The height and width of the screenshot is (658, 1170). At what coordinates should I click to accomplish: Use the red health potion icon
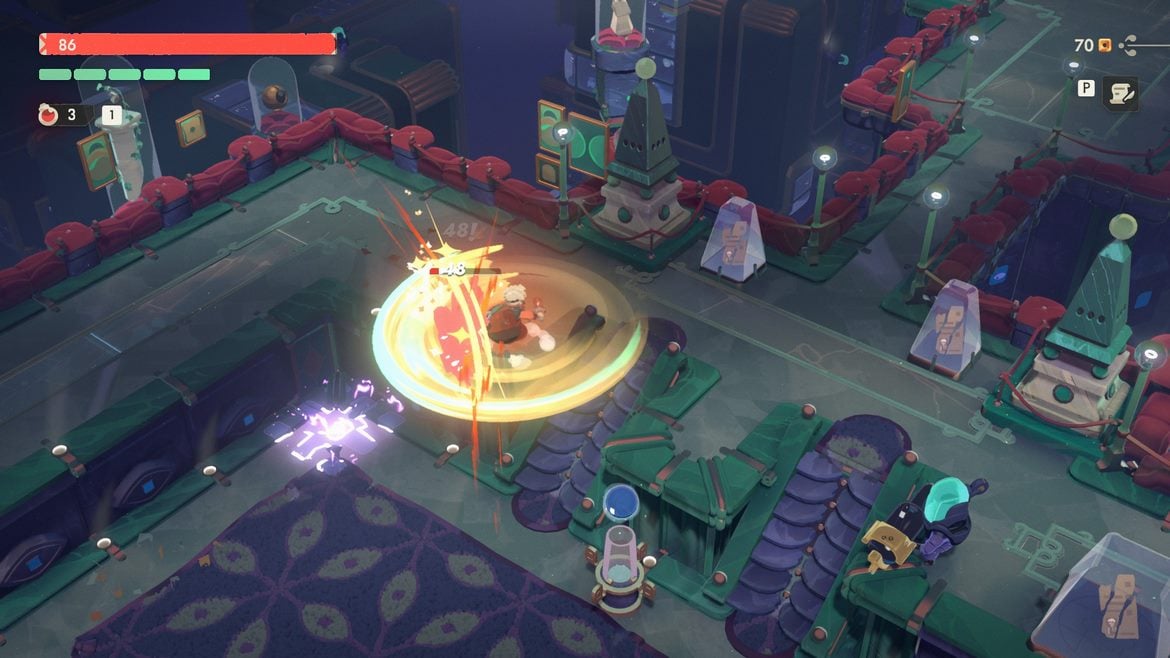pyautogui.click(x=48, y=115)
